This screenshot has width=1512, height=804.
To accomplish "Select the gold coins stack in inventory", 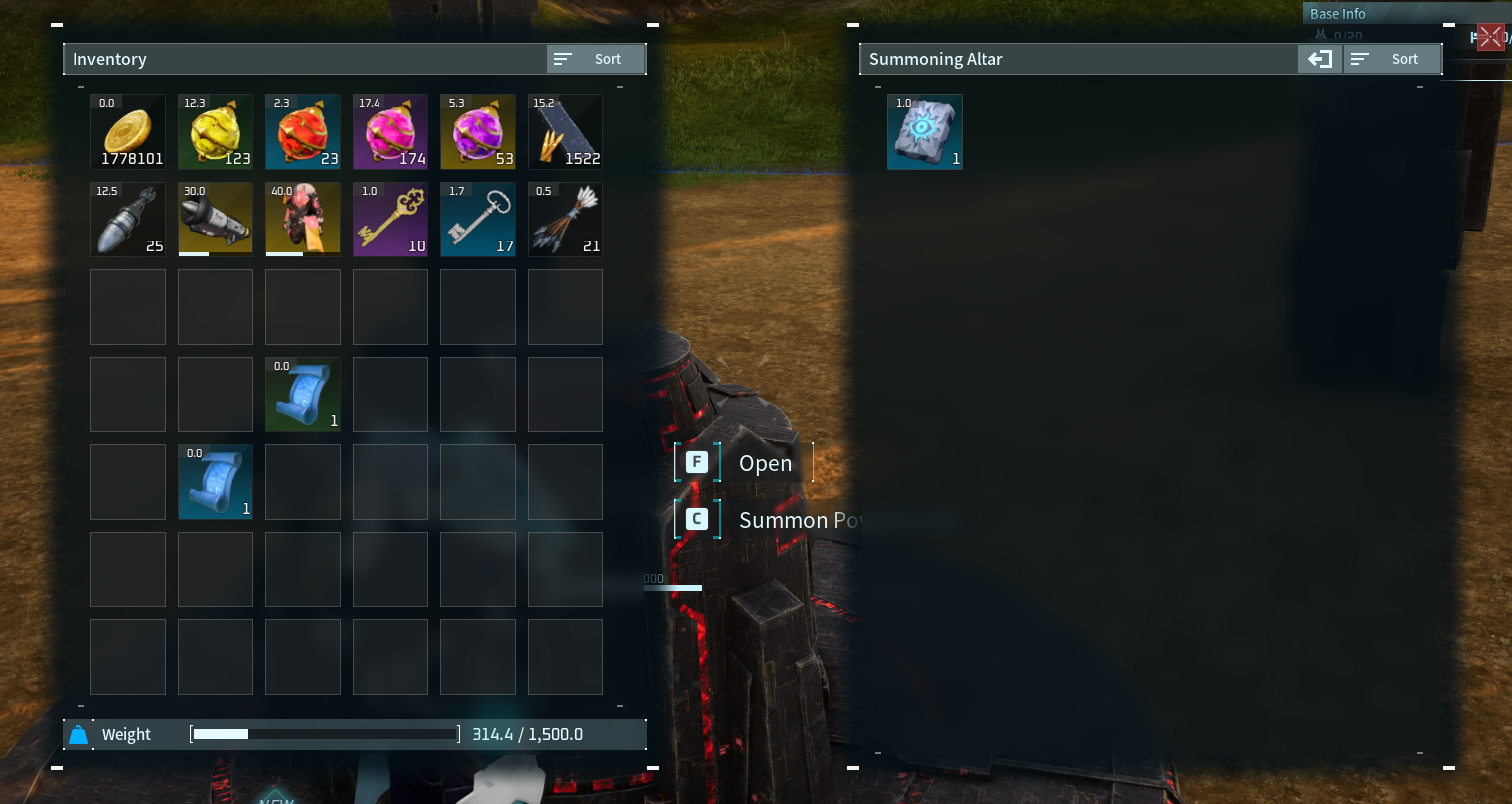I will 127,132.
